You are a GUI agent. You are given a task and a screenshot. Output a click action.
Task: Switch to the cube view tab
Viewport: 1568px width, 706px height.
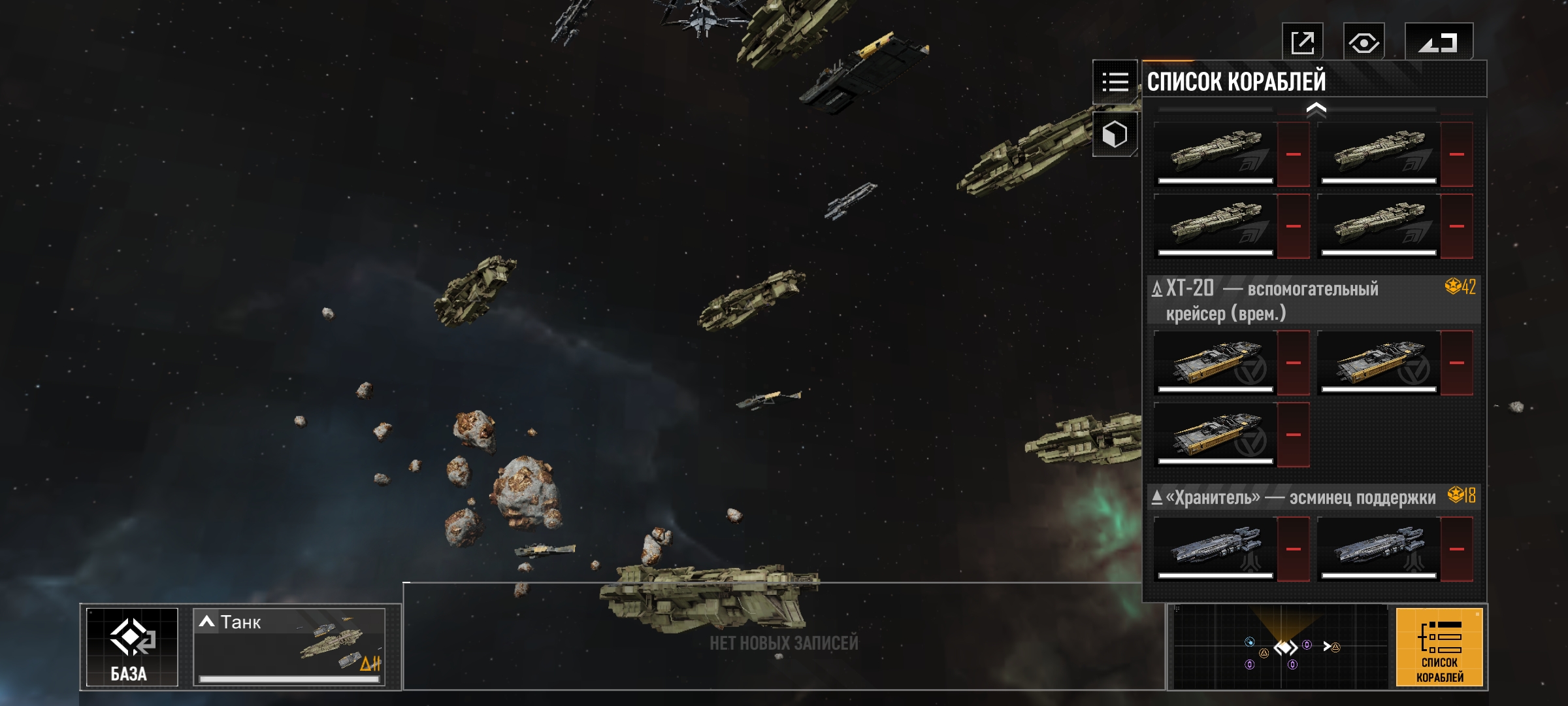[1115, 135]
